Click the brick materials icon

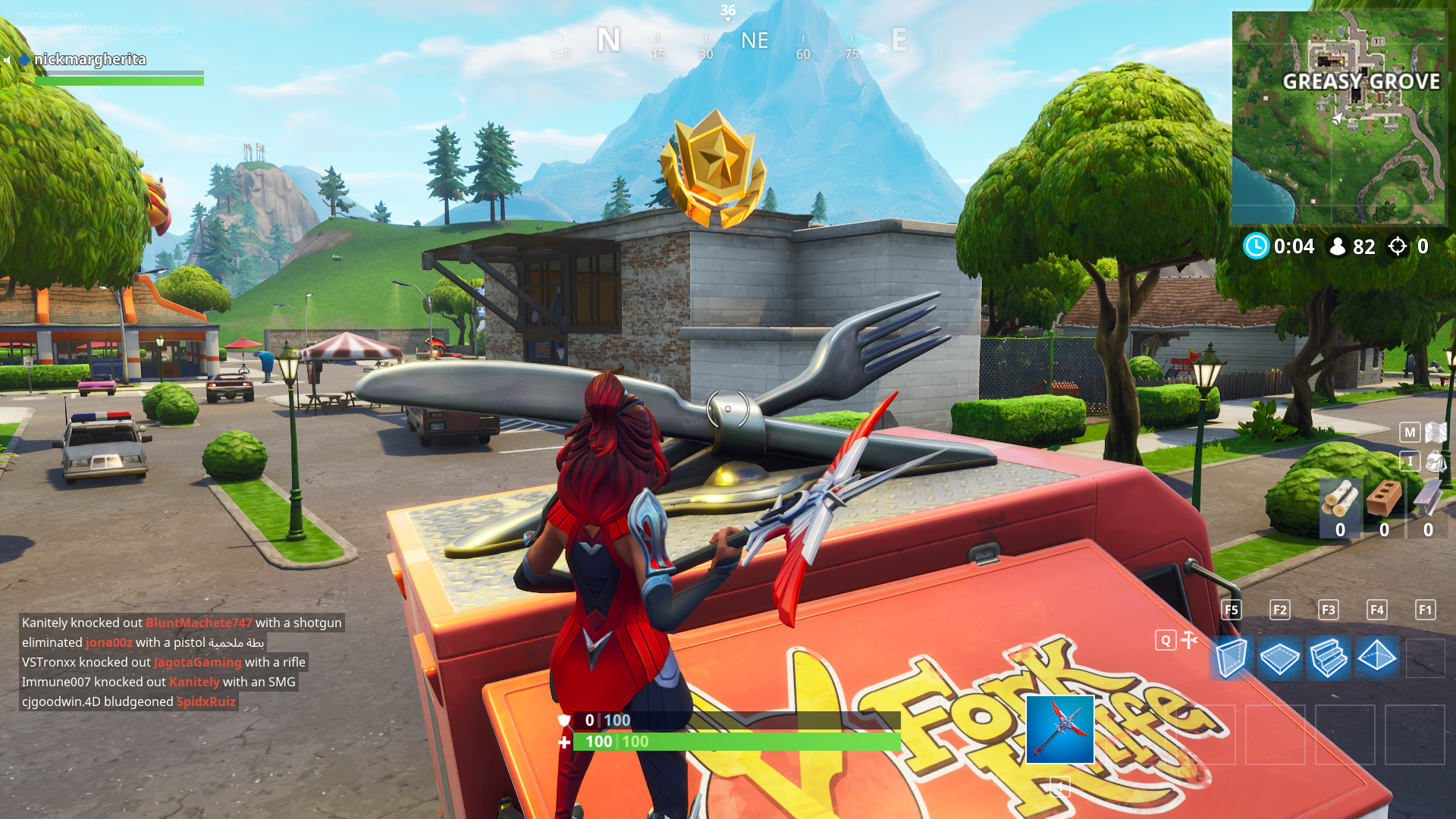[x=1384, y=499]
